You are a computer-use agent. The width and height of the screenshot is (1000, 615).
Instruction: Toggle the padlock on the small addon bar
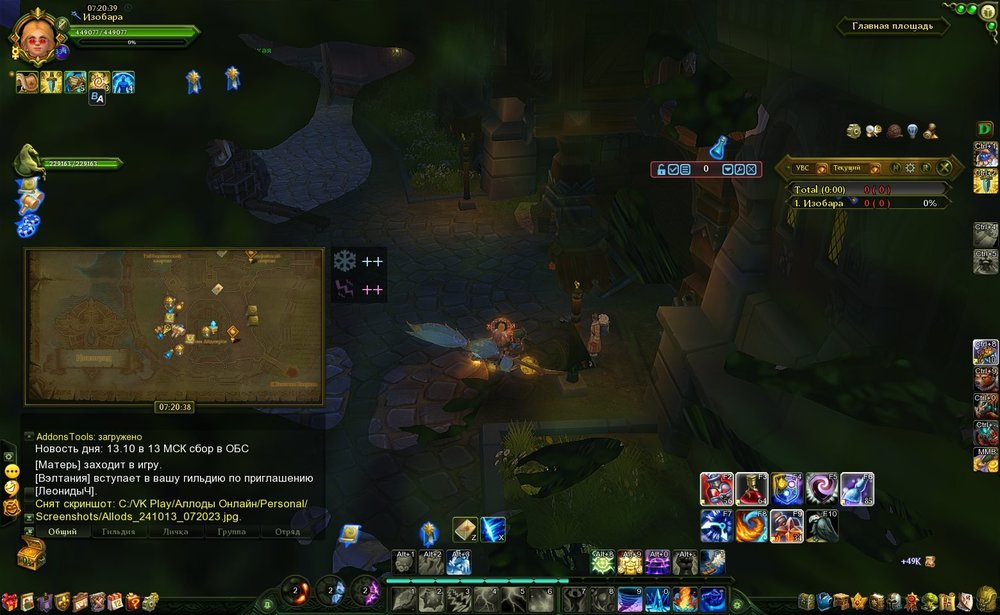point(660,169)
